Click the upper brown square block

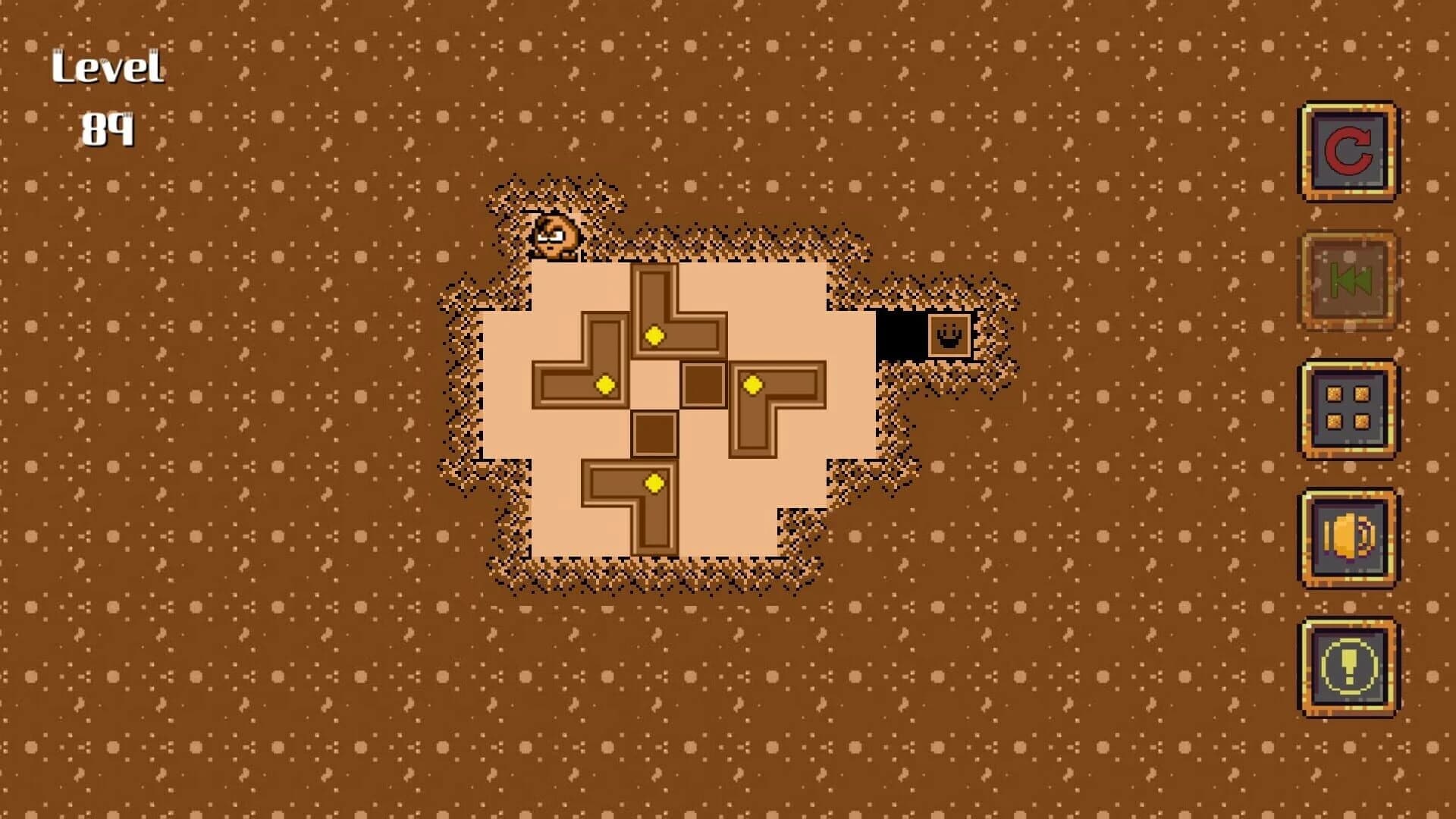pos(703,386)
